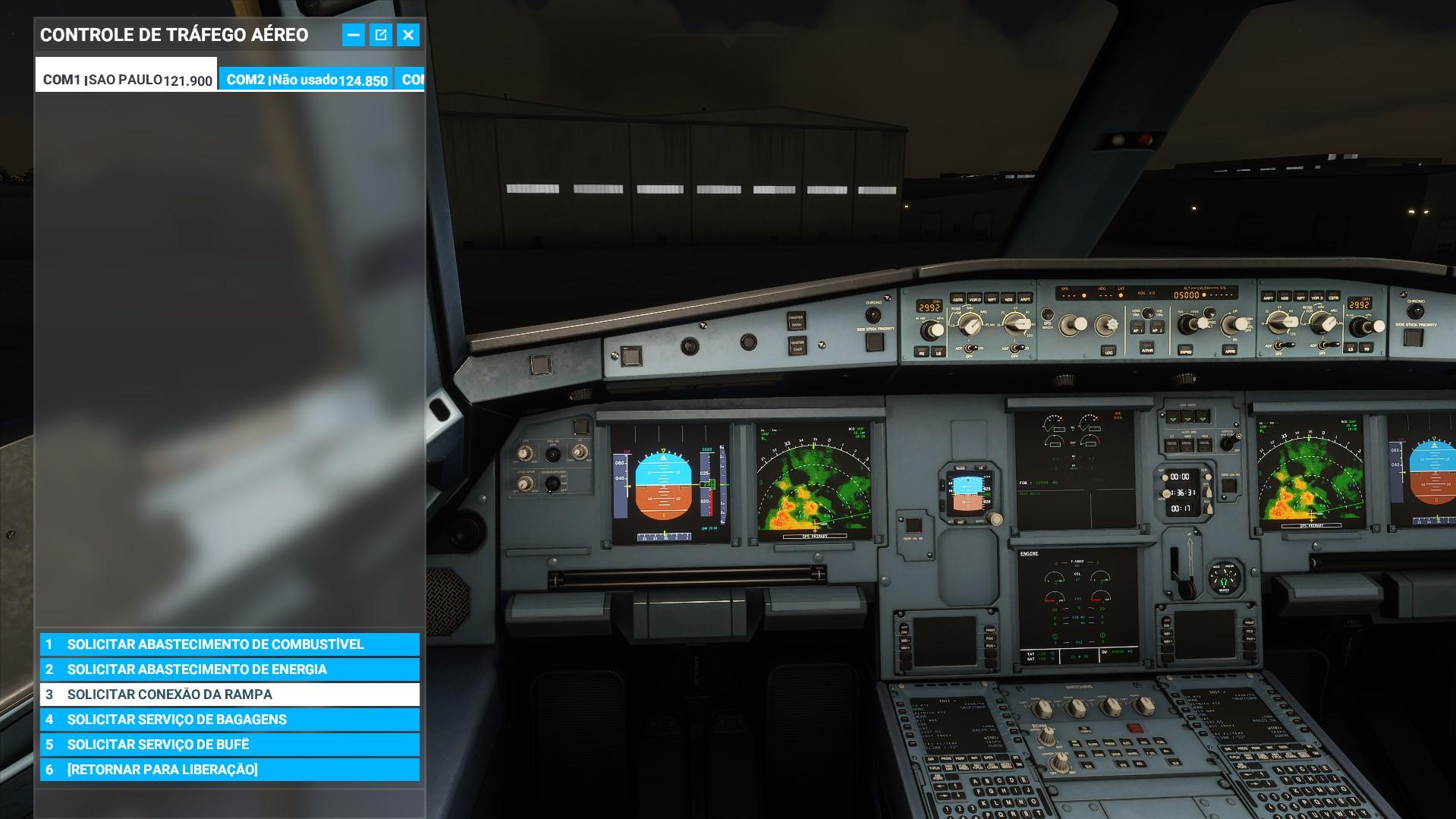The width and height of the screenshot is (1456, 819).
Task: Toggle the HDG V/S - TRK FPA switch
Action: pyautogui.click(x=1148, y=313)
